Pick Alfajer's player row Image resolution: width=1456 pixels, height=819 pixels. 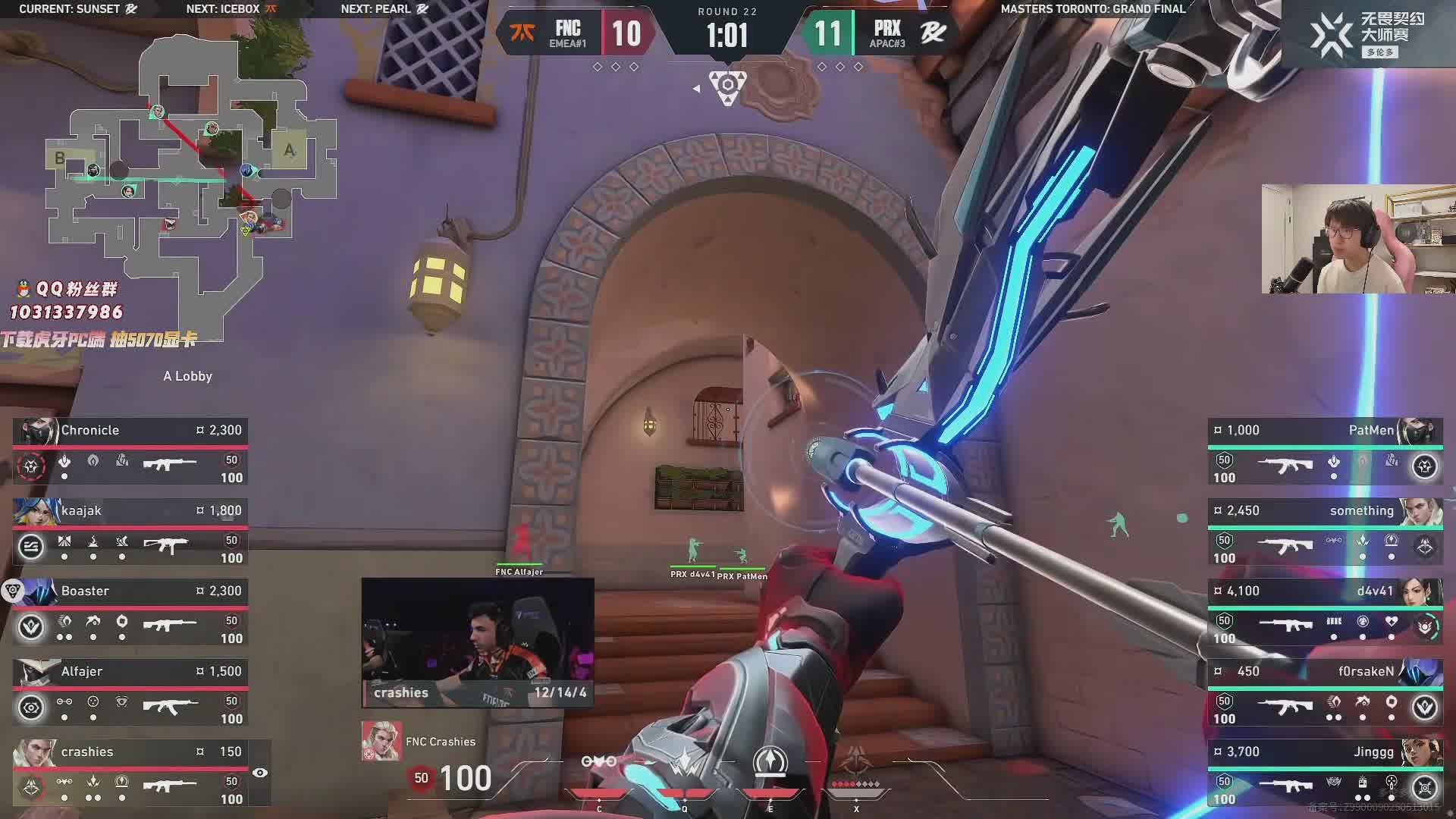pos(130,693)
